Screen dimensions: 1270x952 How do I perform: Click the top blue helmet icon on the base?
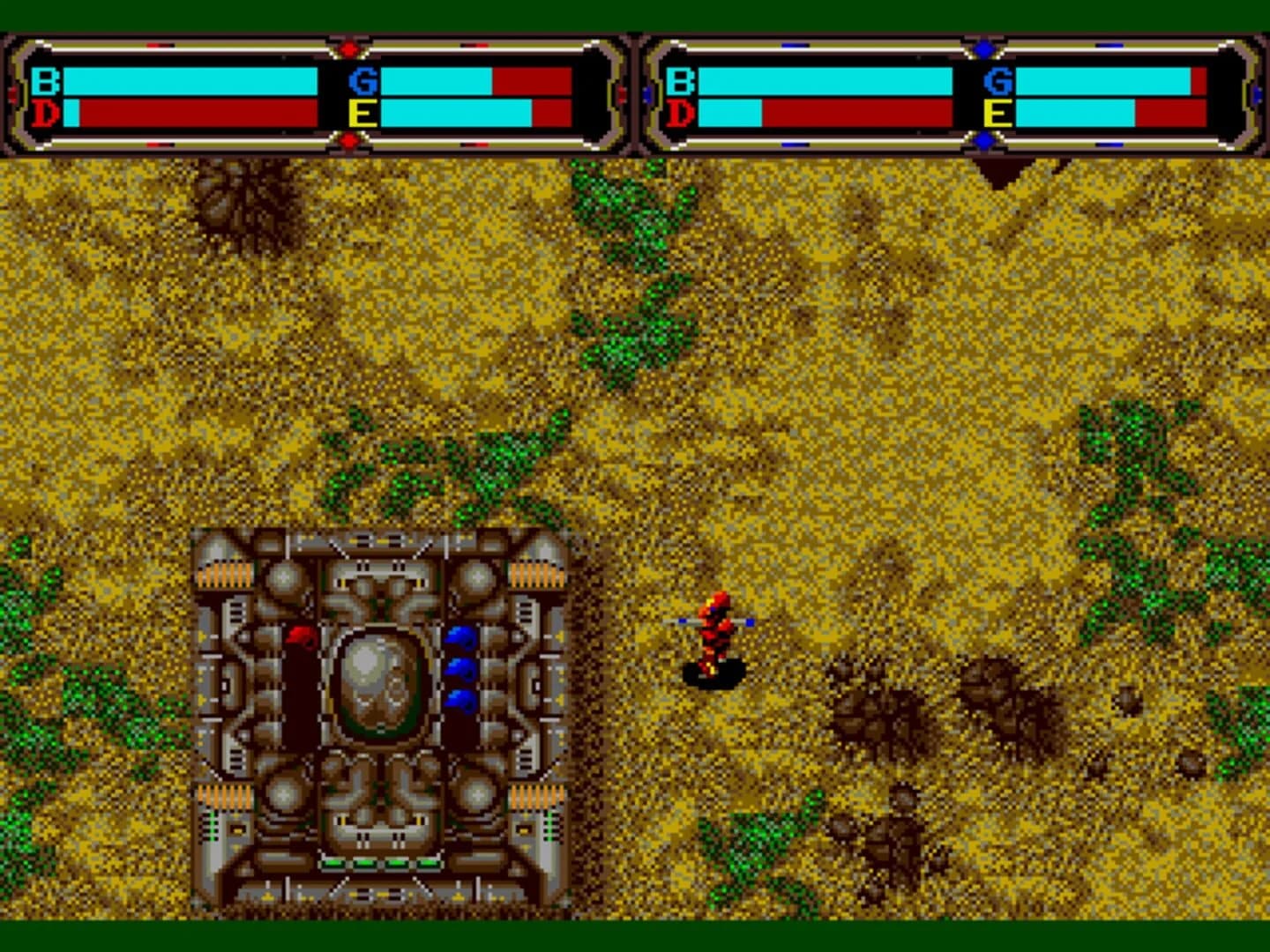click(459, 635)
